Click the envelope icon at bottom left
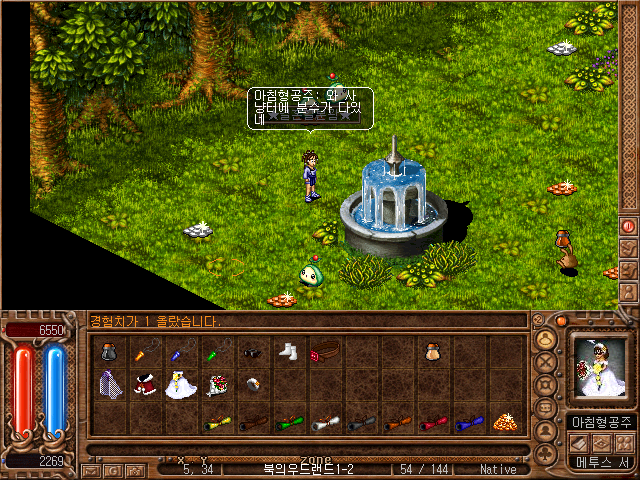This screenshot has height=480, width=640. tap(89, 469)
